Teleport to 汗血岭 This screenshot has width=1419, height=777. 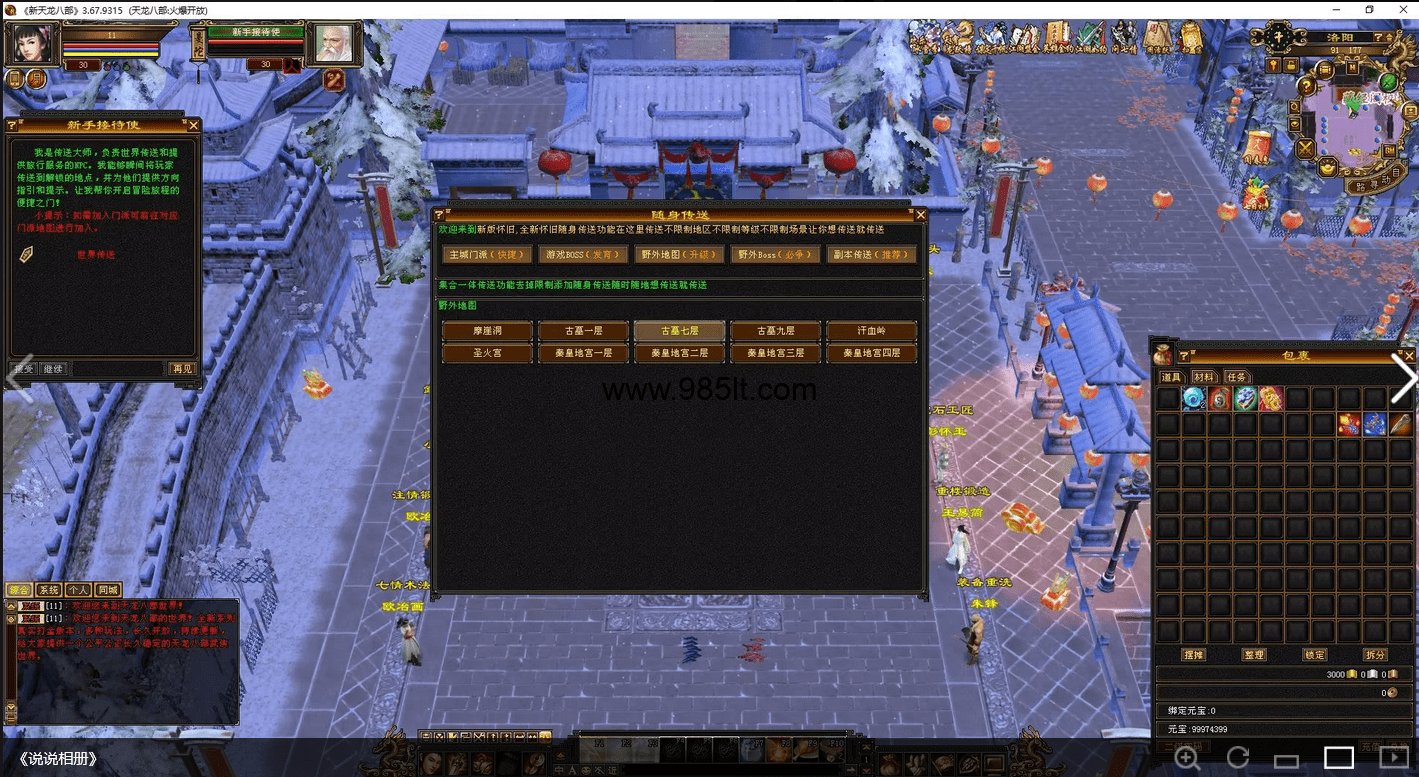(x=871, y=331)
